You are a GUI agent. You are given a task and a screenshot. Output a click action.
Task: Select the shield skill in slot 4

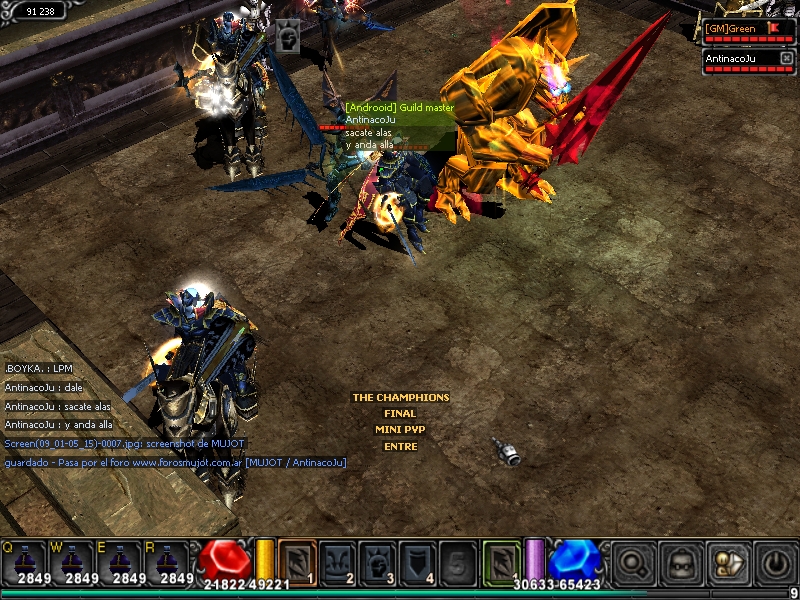coord(417,561)
